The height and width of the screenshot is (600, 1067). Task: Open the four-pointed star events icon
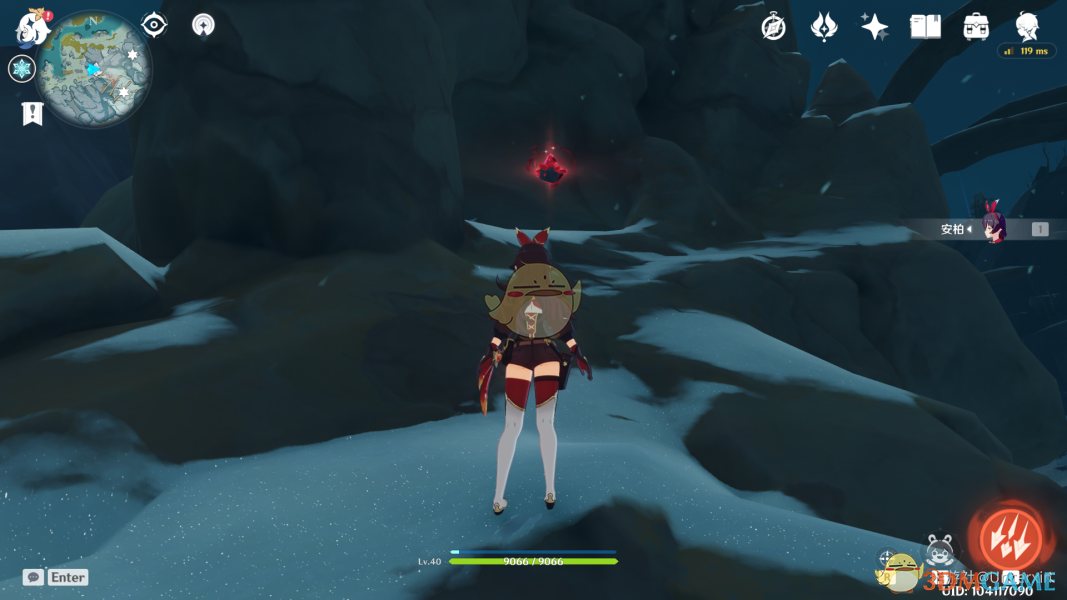(874, 27)
